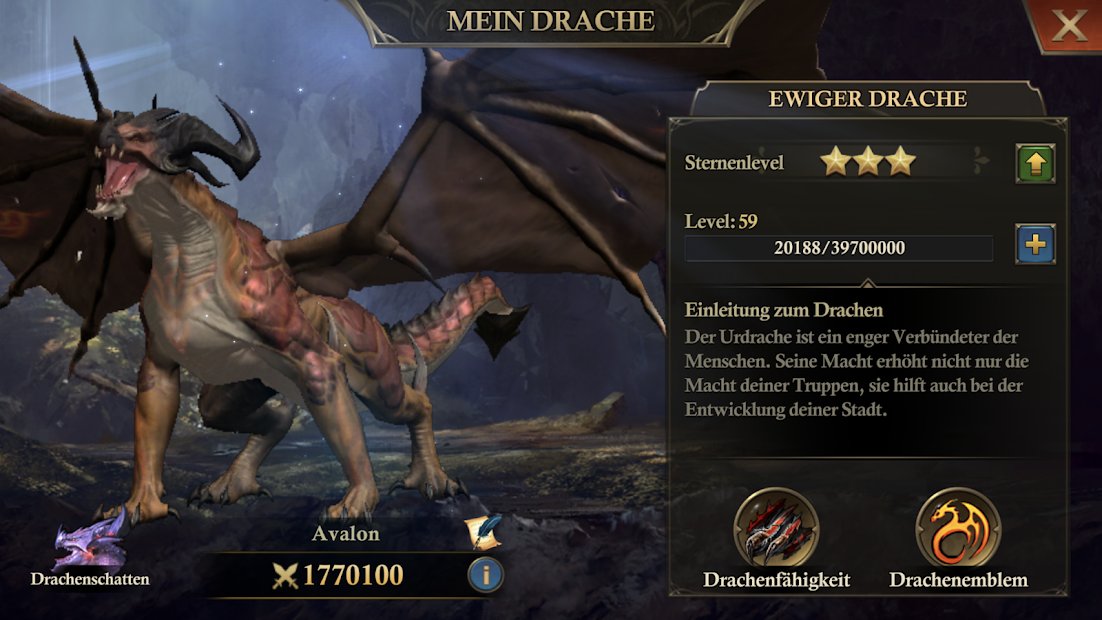This screenshot has width=1102, height=620.
Task: Add dragon experience with the blue plus
Action: pos(1035,244)
